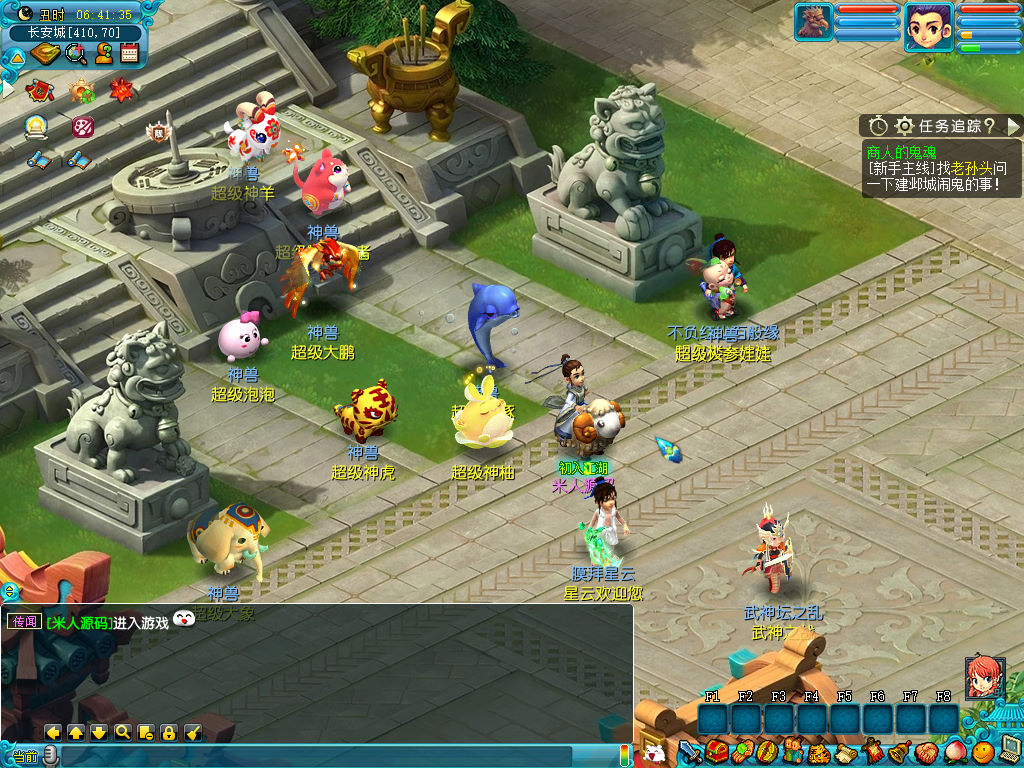Lock the chat window with padlock button
The height and width of the screenshot is (768, 1024).
click(168, 733)
